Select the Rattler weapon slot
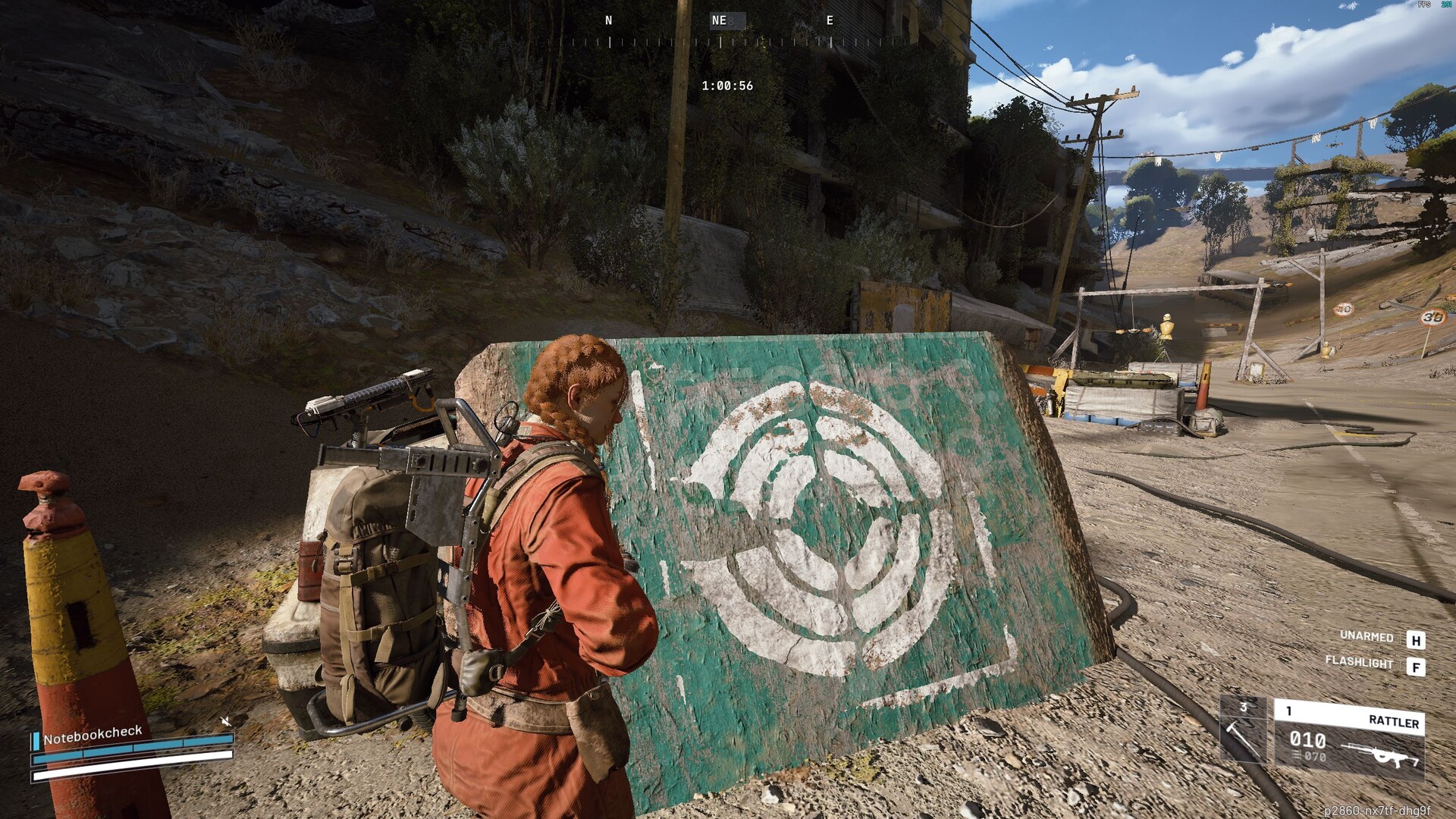This screenshot has width=1456, height=819. pyautogui.click(x=1348, y=739)
